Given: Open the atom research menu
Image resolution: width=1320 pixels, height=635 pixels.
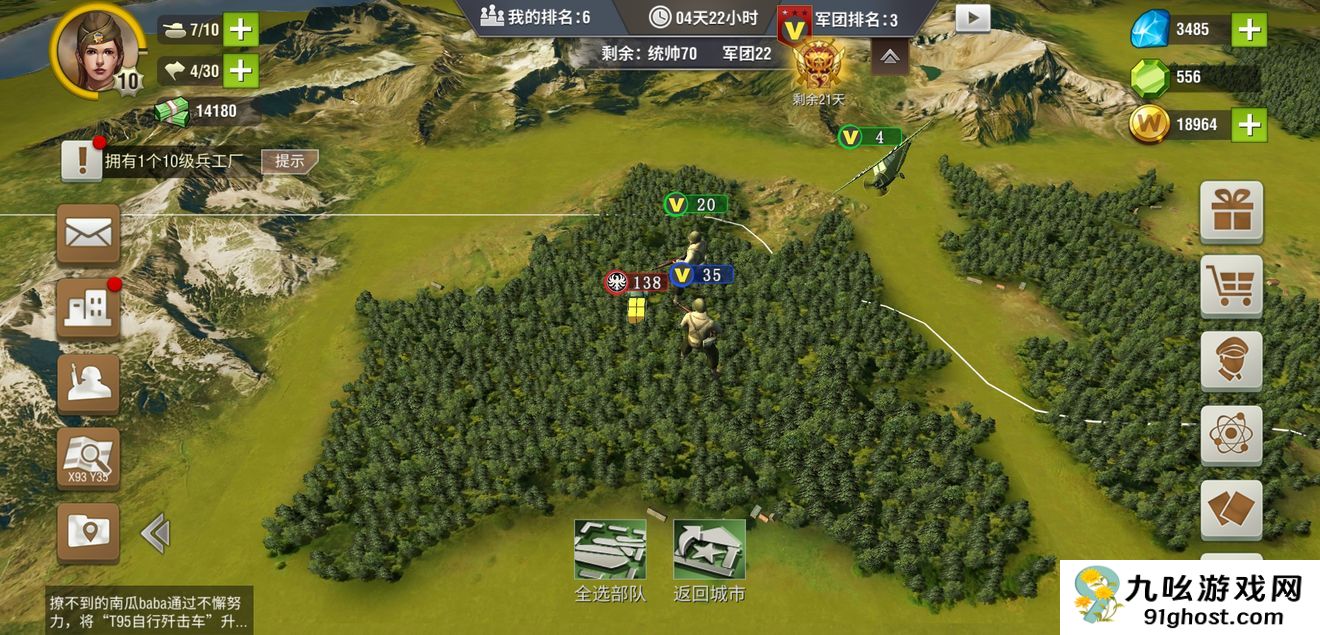Looking at the screenshot, I should coord(1231,435).
